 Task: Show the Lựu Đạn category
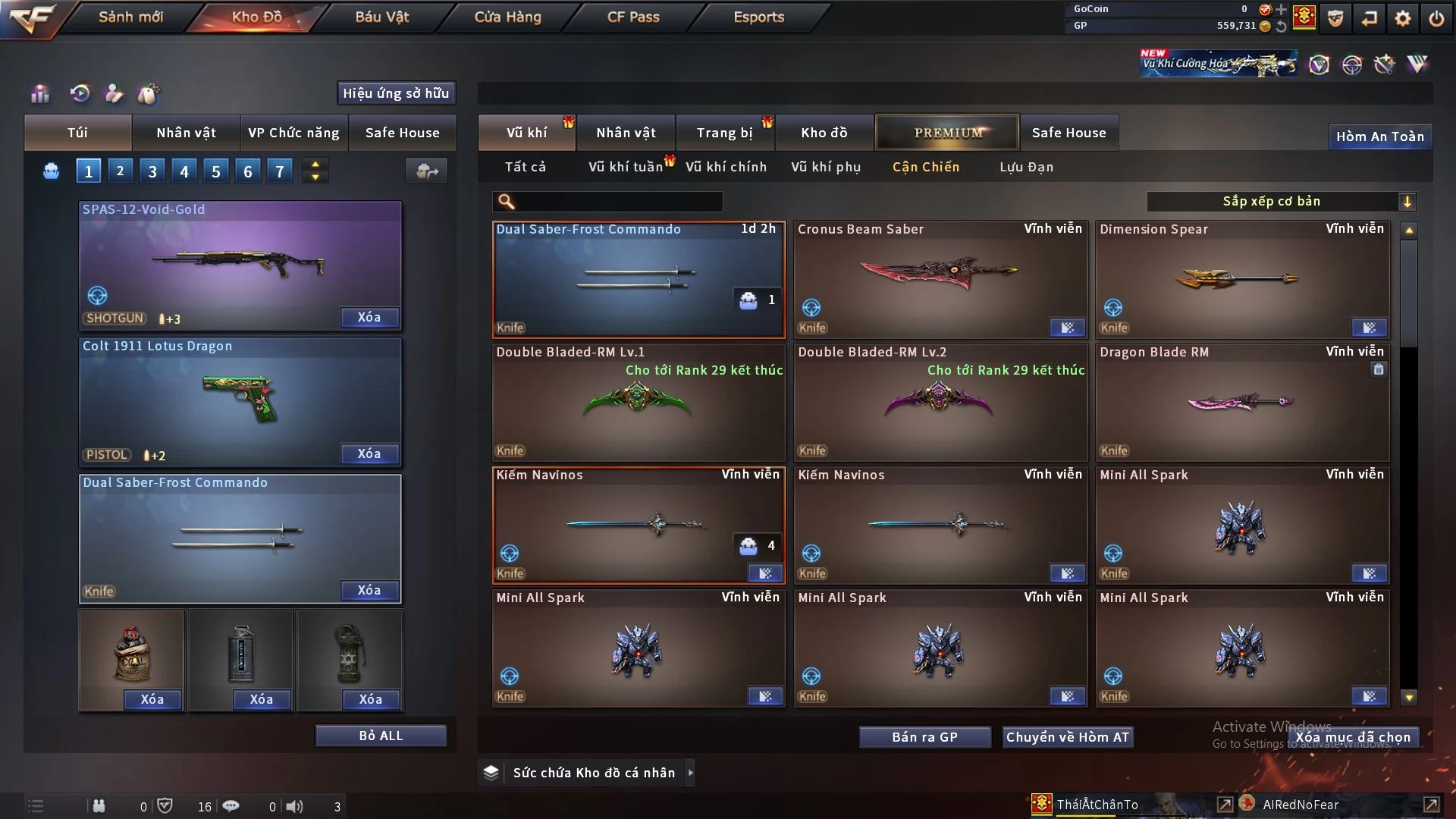pyautogui.click(x=1026, y=167)
